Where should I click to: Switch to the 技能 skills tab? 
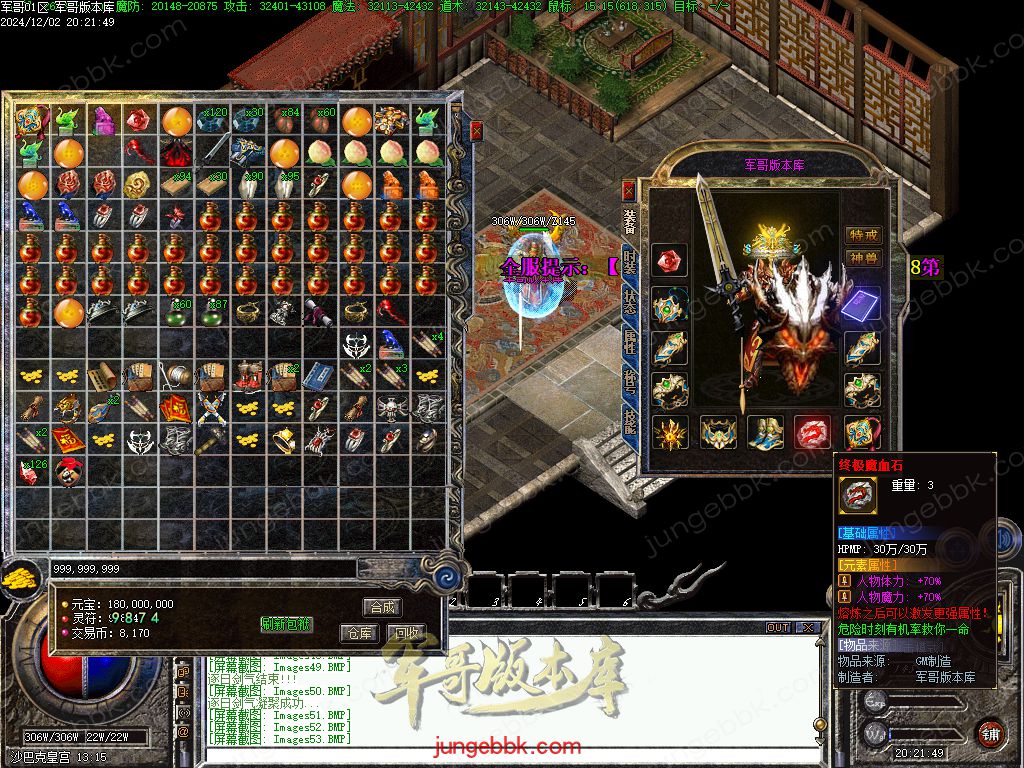pyautogui.click(x=629, y=427)
